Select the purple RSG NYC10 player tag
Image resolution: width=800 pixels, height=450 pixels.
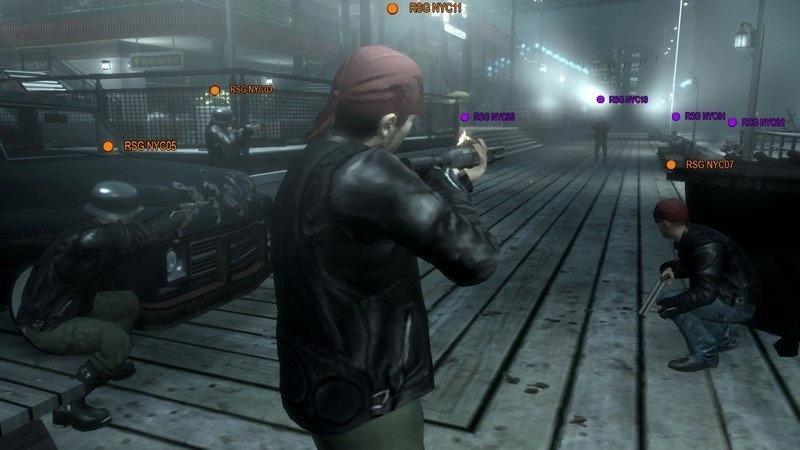click(622, 100)
